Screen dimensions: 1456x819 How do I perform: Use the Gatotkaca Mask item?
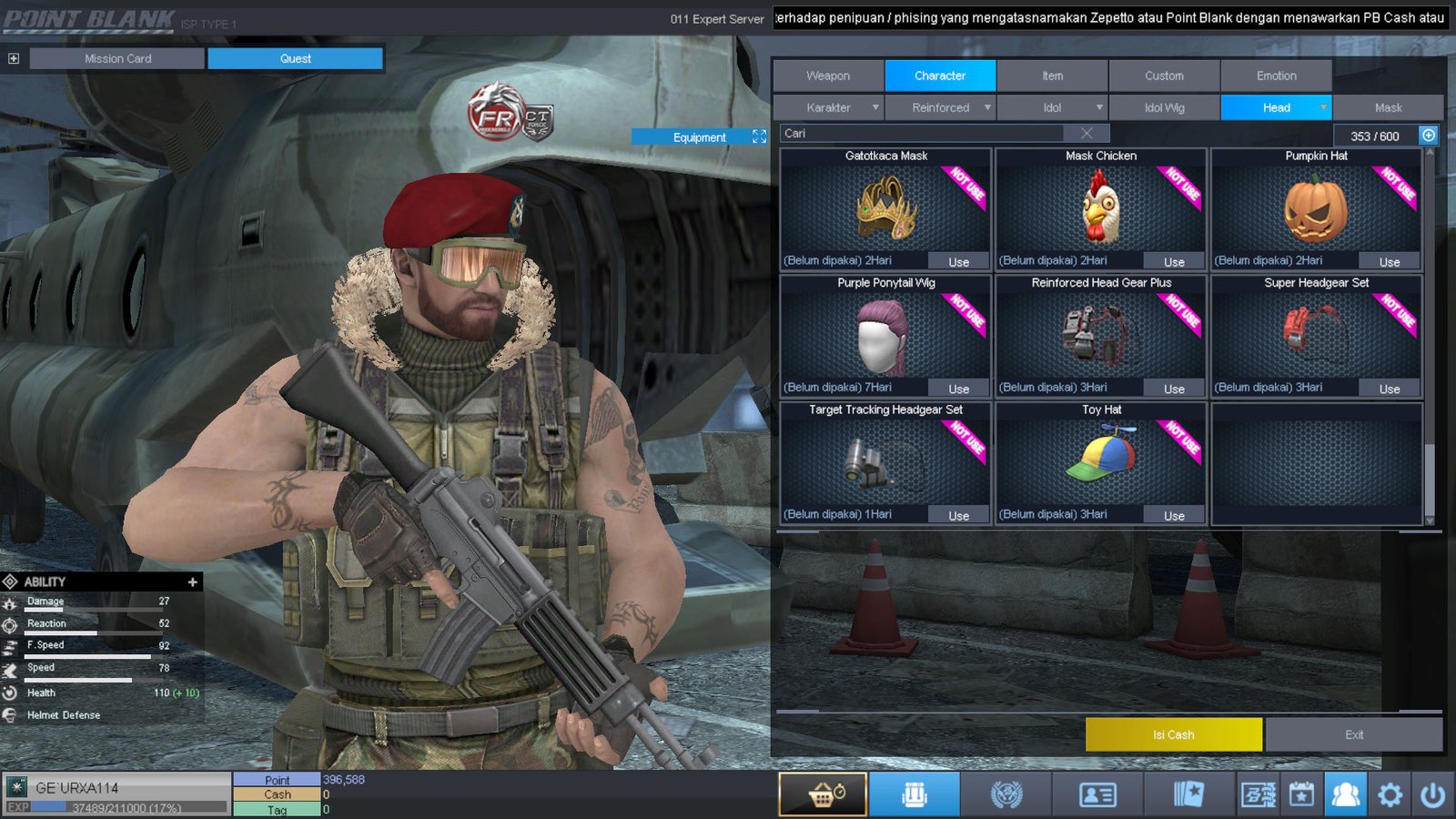point(958,262)
